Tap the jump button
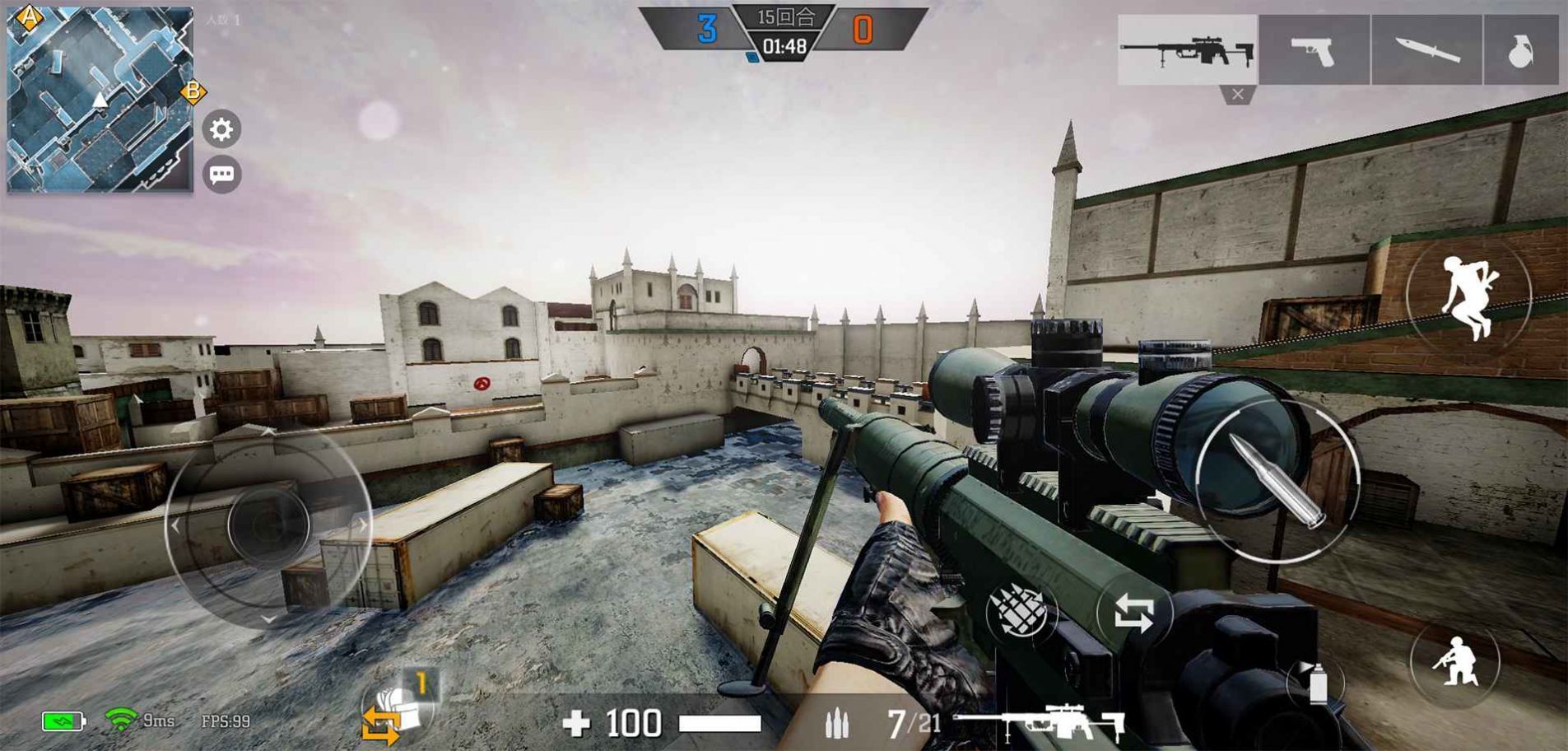This screenshot has height=751, width=1568. 1468,296
